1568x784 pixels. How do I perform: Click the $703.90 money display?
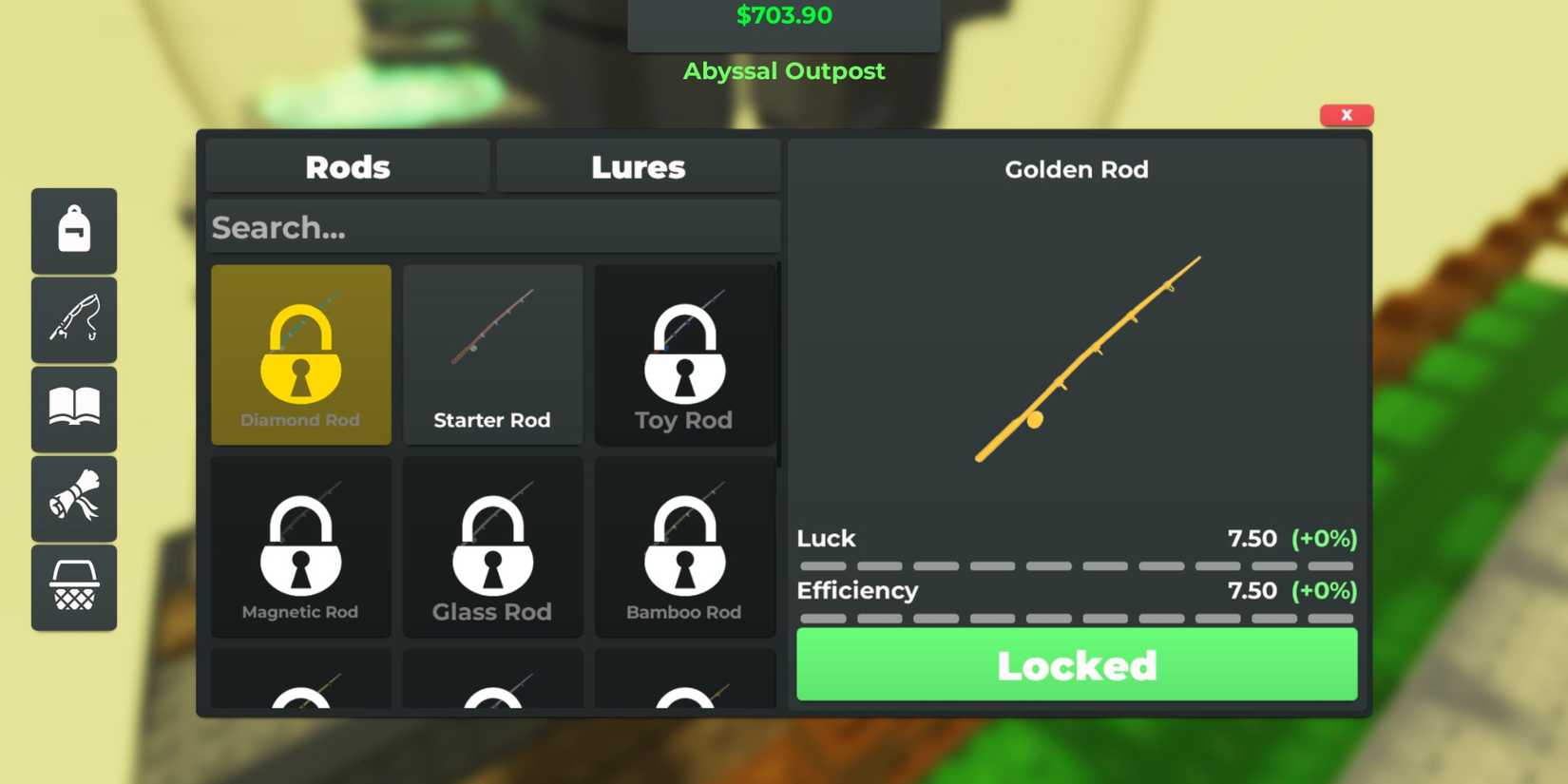pyautogui.click(x=784, y=14)
